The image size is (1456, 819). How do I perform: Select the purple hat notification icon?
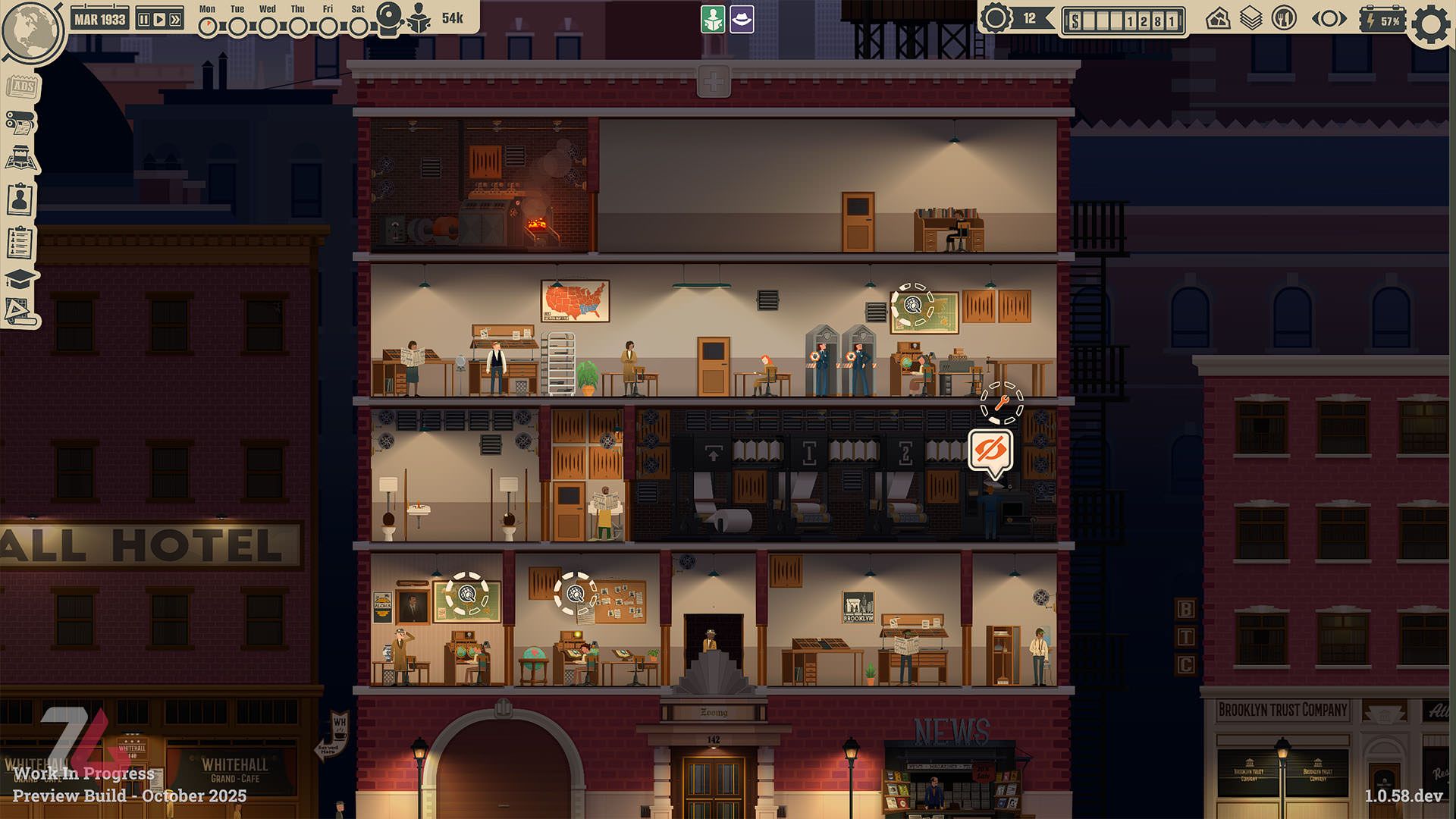pyautogui.click(x=742, y=20)
